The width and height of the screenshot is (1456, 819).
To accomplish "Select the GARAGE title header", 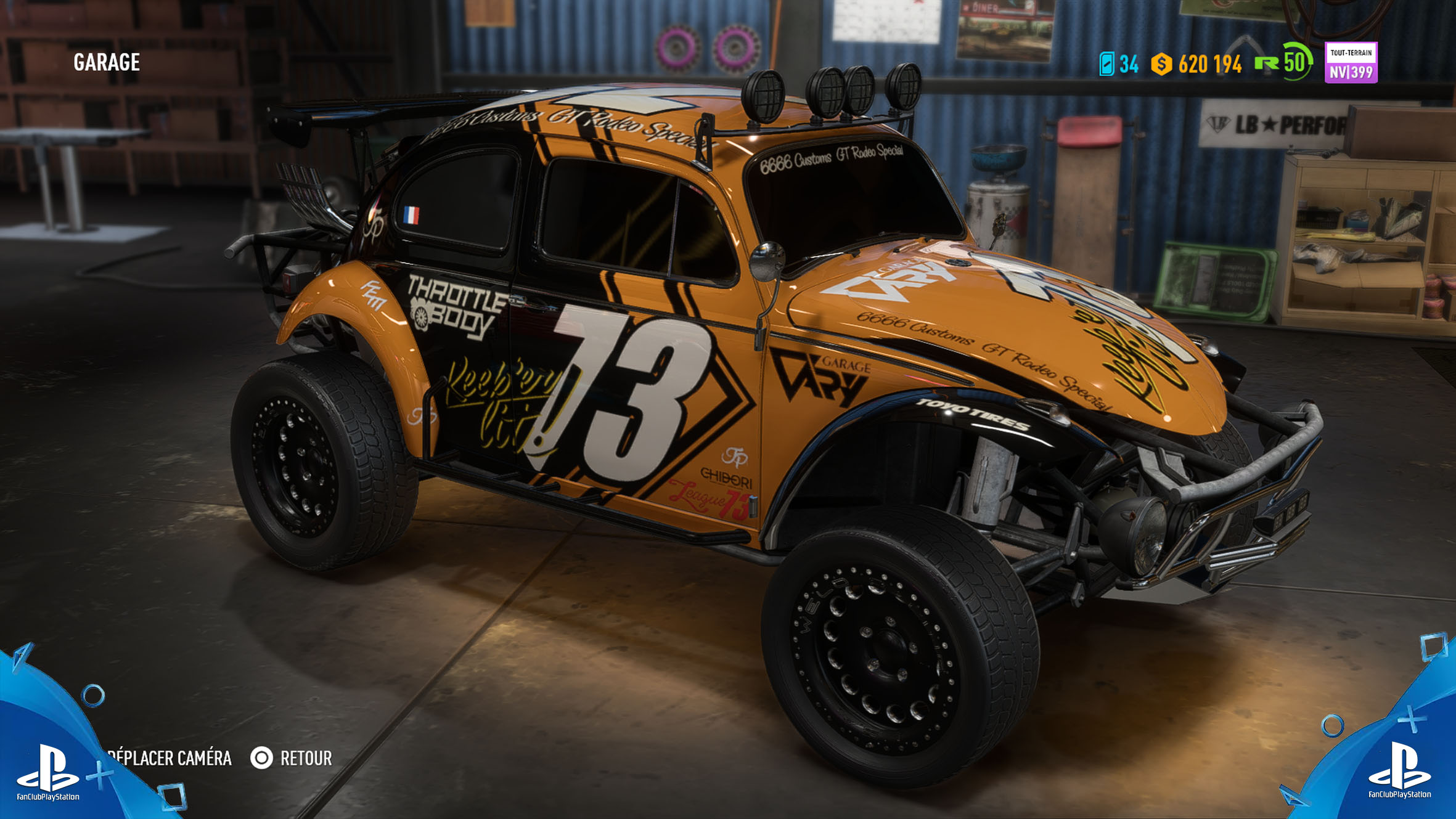I will click(106, 62).
